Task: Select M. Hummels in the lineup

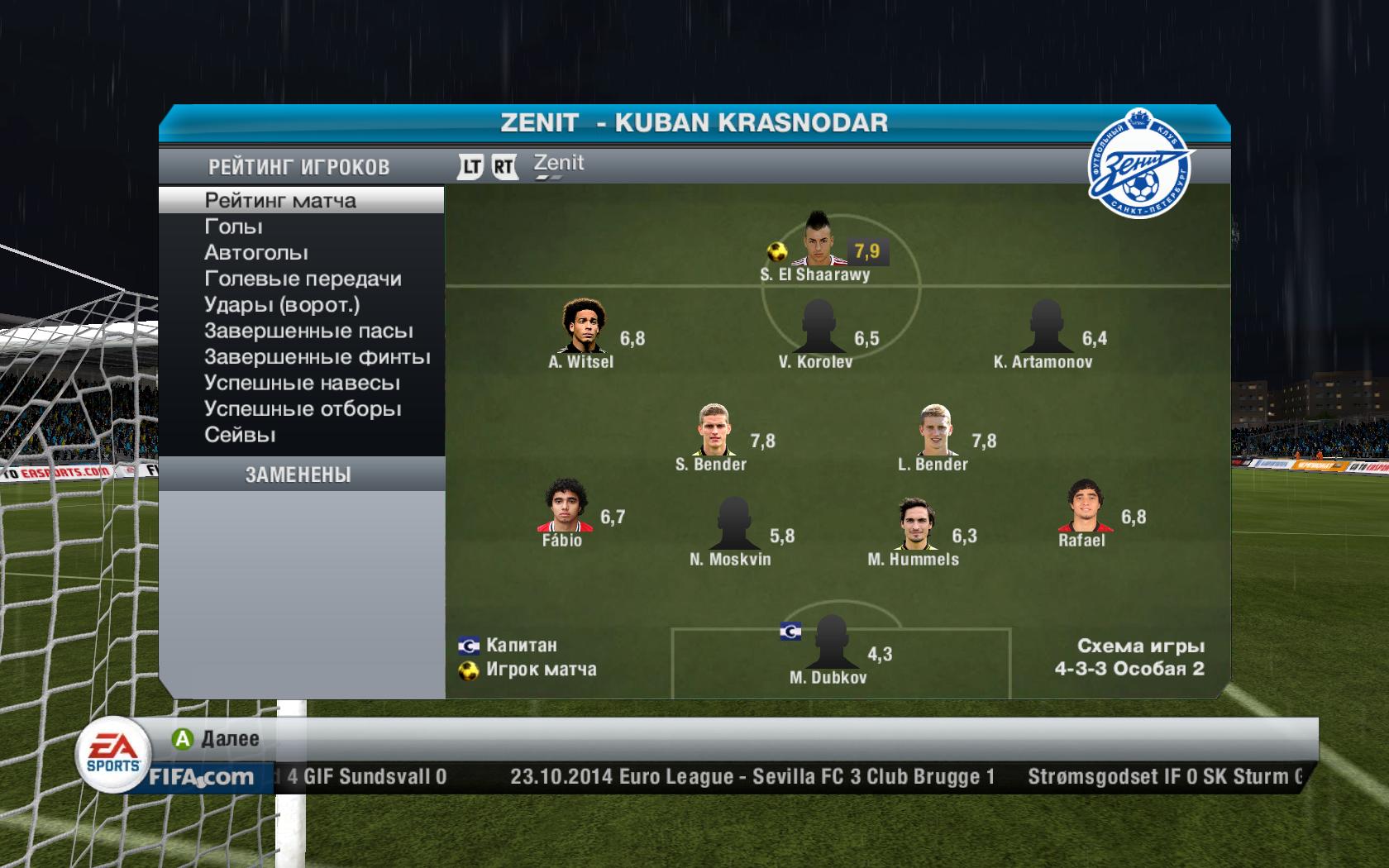Action: tap(914, 524)
